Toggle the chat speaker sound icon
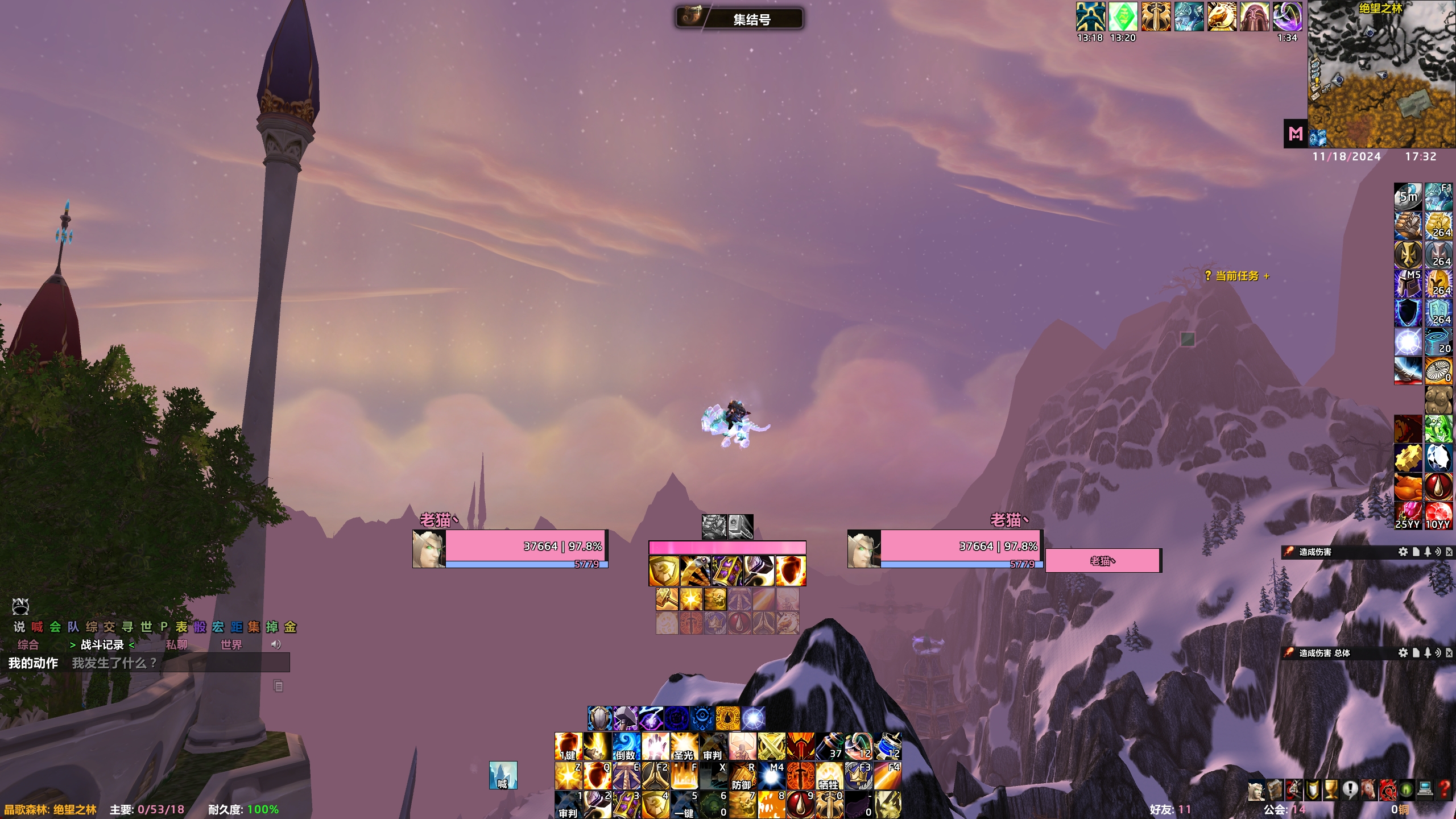The width and height of the screenshot is (1456, 819). click(x=276, y=644)
